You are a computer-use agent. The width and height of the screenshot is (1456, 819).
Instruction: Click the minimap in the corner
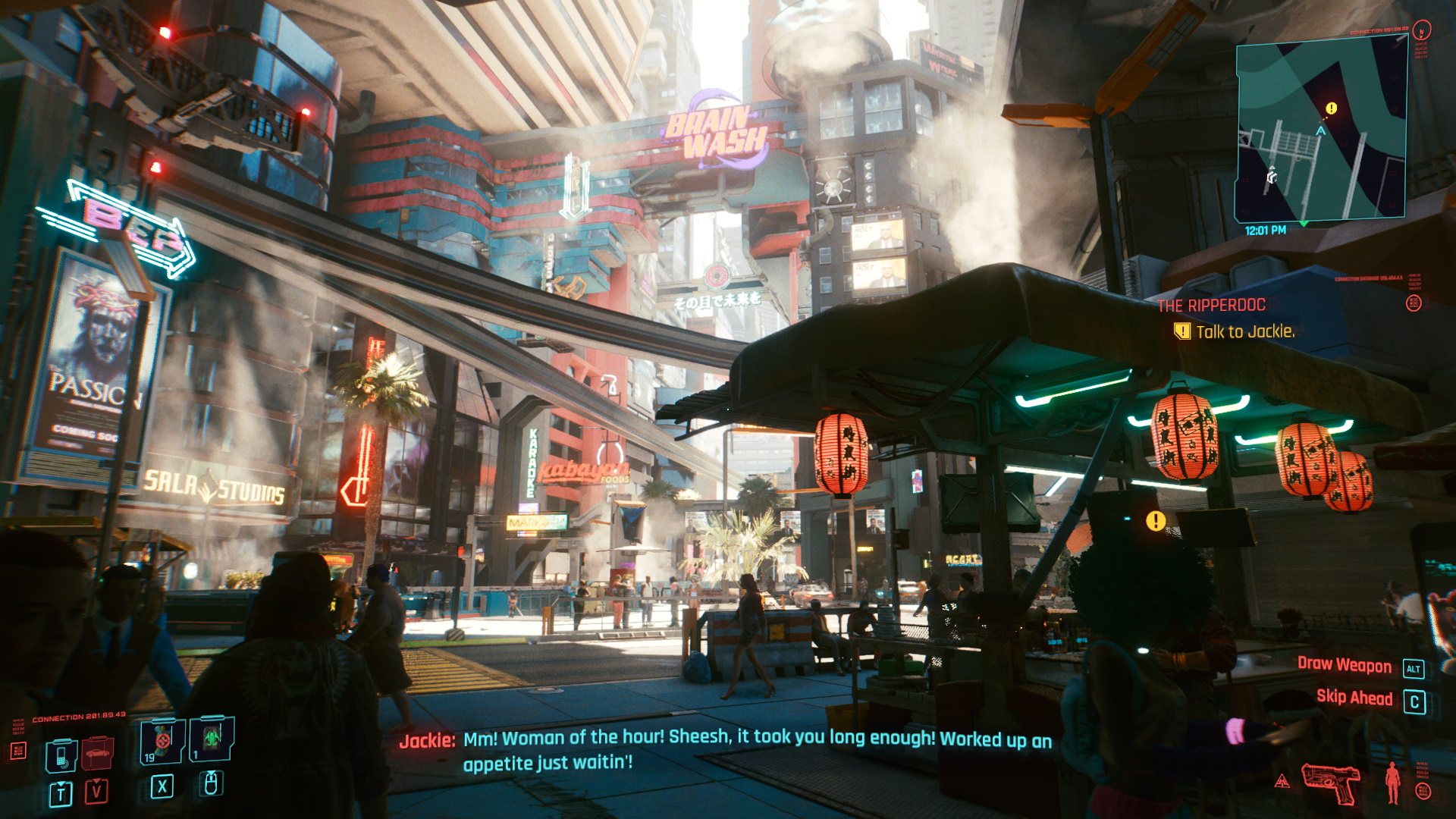(1320, 130)
